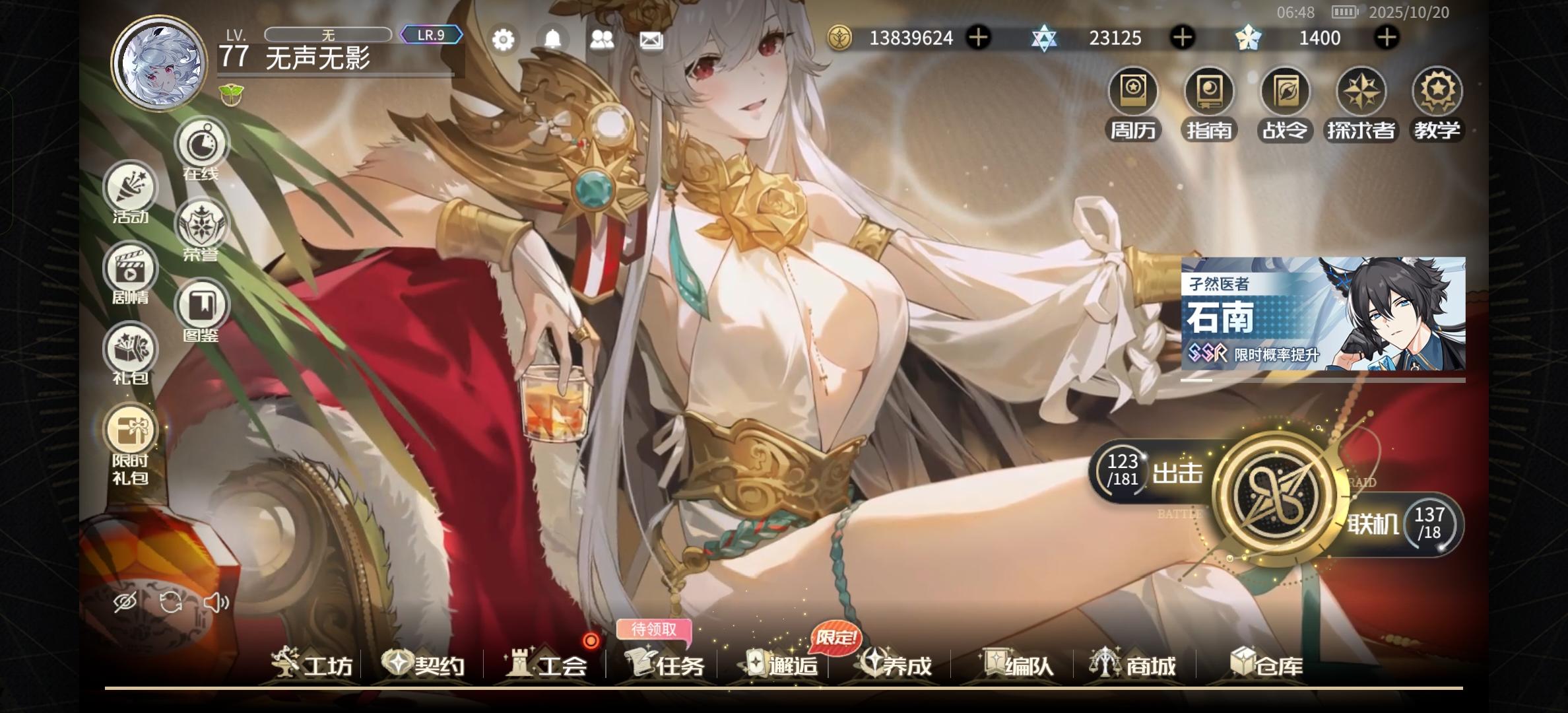Open the 周历 weekly calendar
1568x713 pixels.
pyautogui.click(x=1133, y=102)
